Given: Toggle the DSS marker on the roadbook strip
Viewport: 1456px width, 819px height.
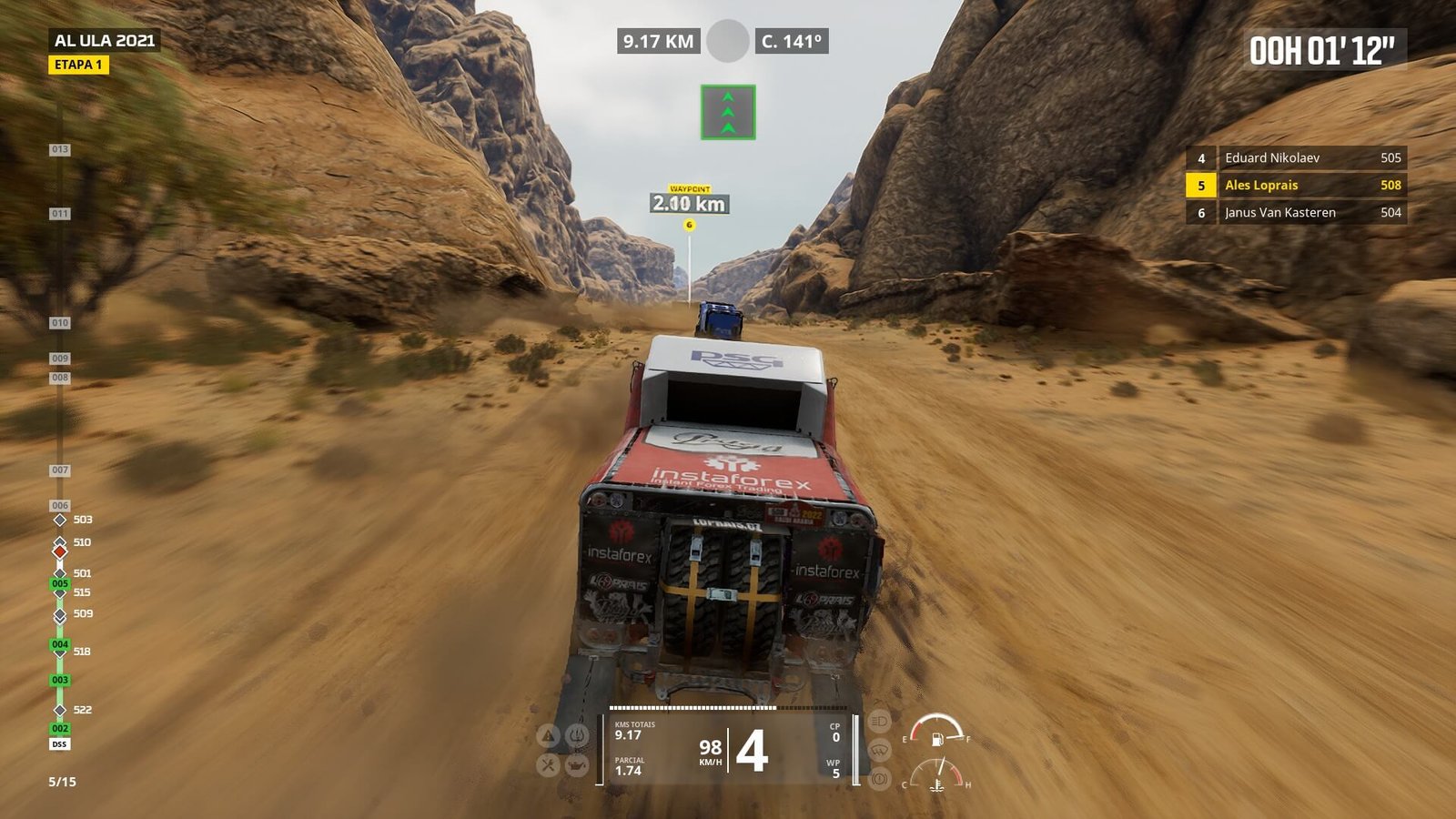Looking at the screenshot, I should point(59,743).
